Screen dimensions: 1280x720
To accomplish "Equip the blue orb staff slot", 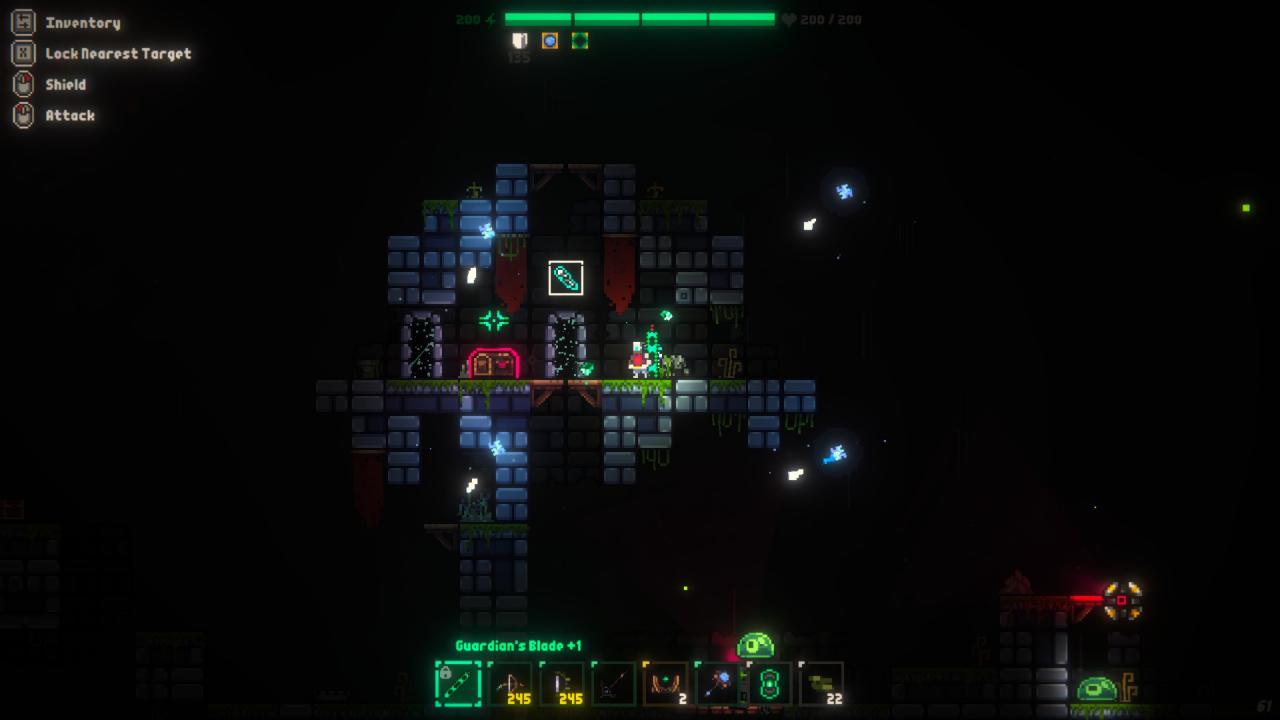I will [x=718, y=685].
